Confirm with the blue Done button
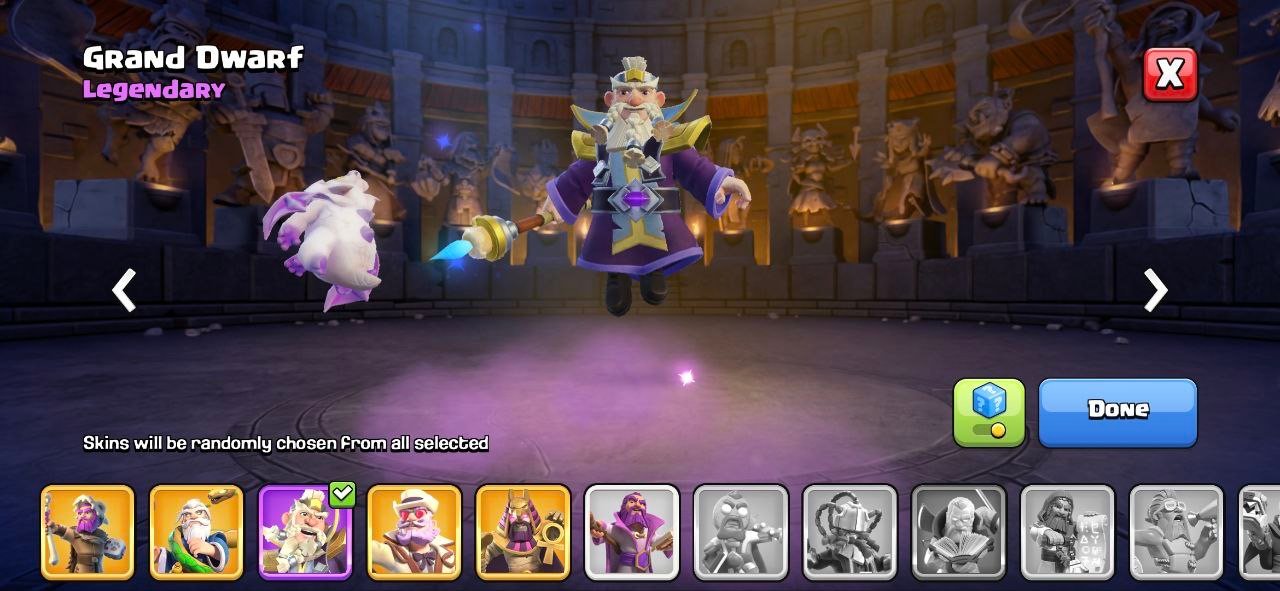This screenshot has height=591, width=1280. [x=1117, y=411]
